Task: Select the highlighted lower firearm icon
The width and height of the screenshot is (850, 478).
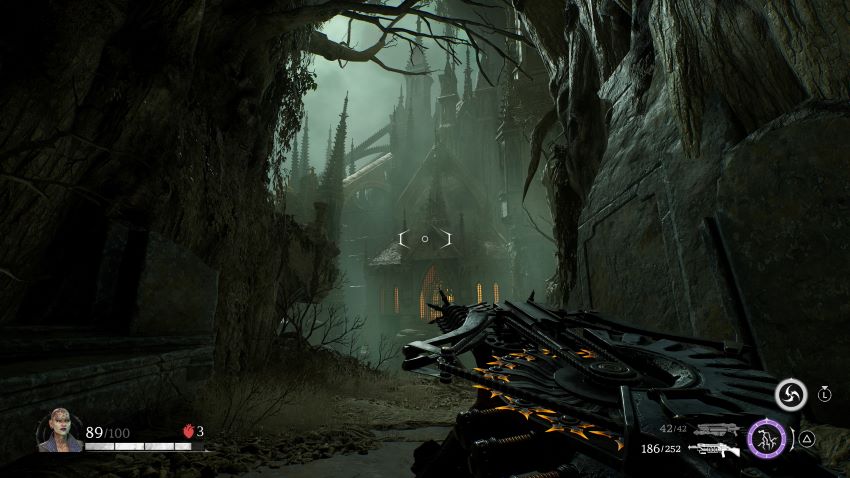Action: click(x=714, y=450)
